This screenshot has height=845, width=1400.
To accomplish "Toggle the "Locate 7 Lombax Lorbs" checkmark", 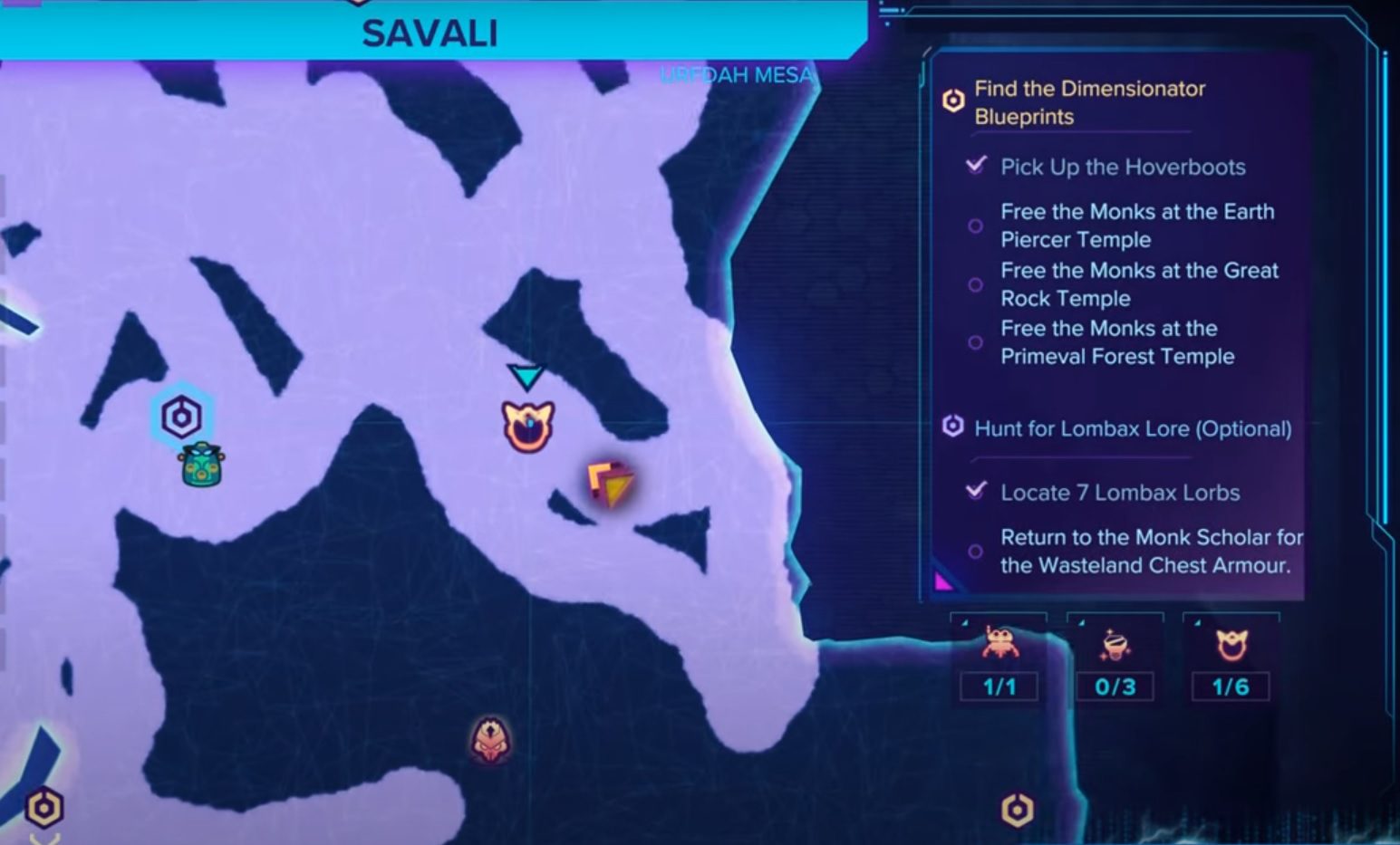I will [x=974, y=492].
